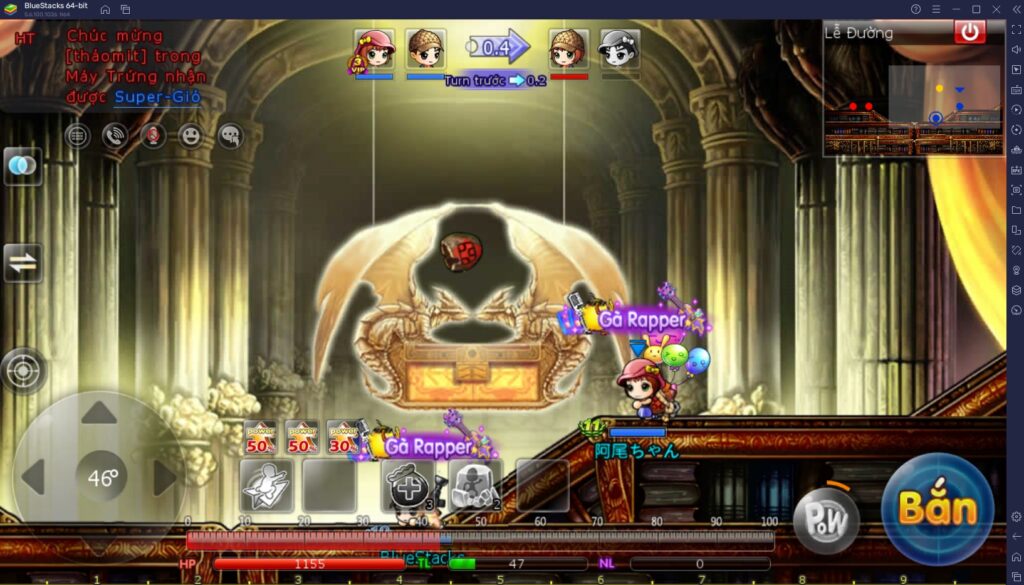The image size is (1024, 585).
Task: Raise the aim angle with the up arrow
Action: click(99, 413)
